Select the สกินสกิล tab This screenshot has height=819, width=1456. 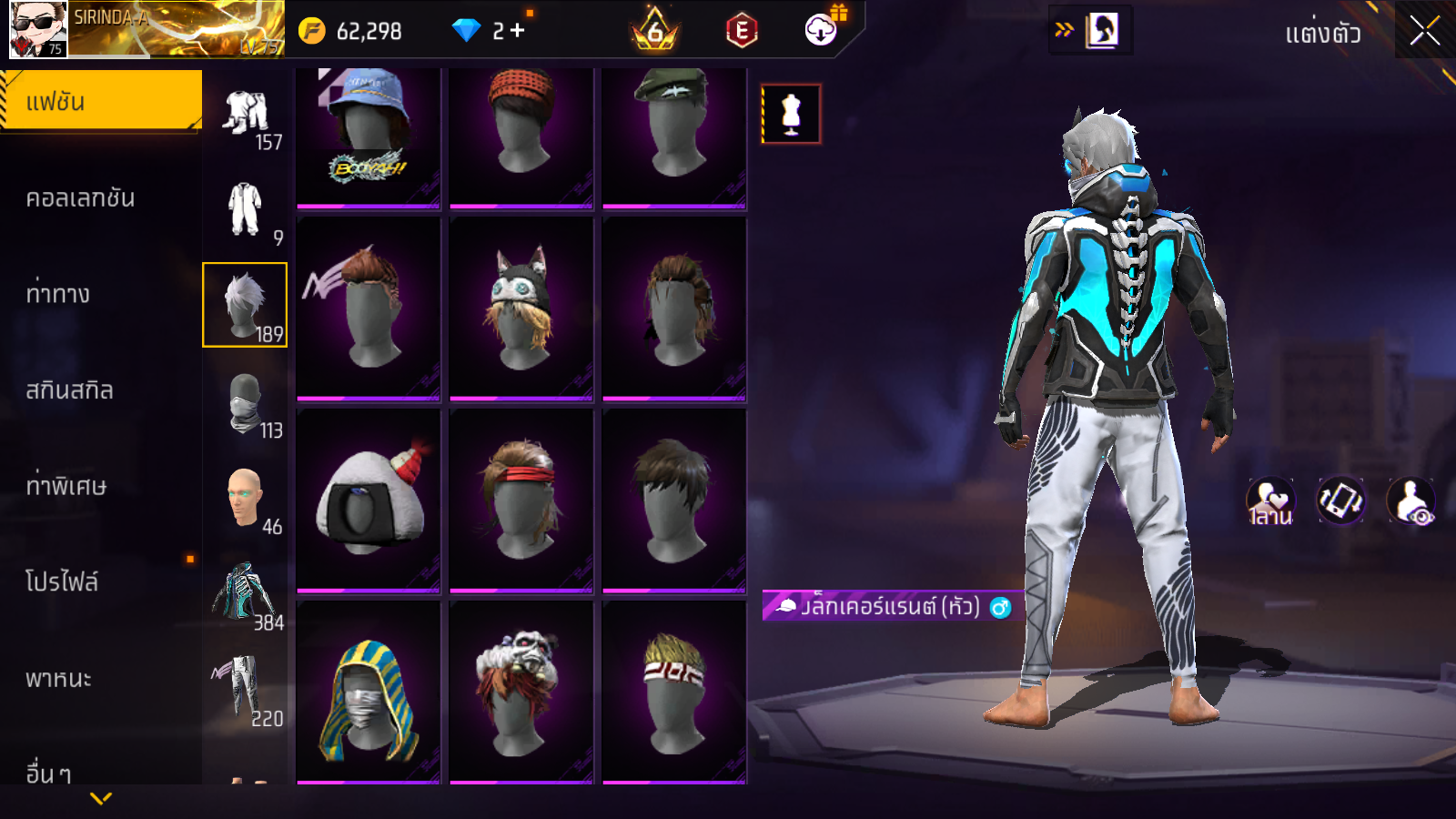pos(69,390)
